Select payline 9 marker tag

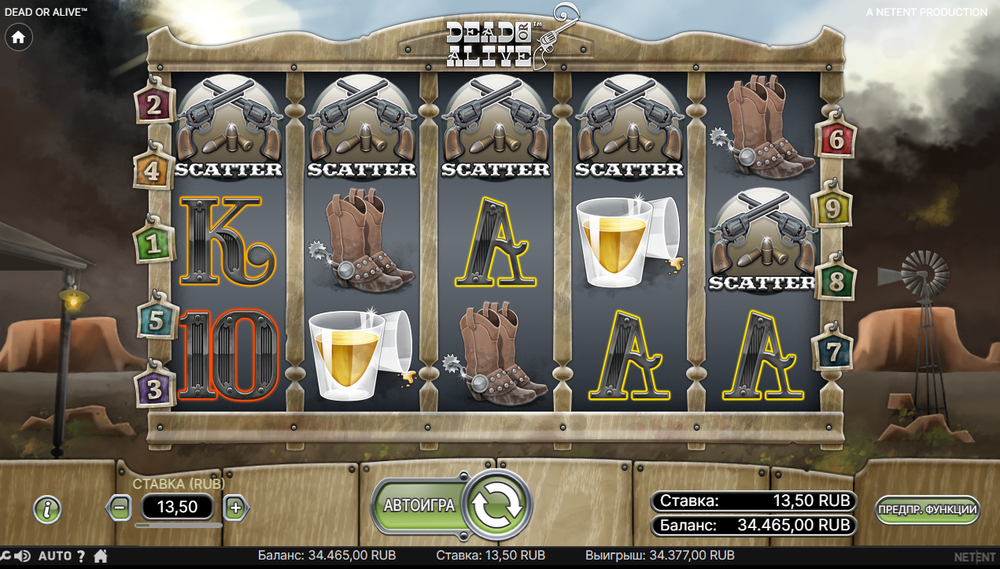point(832,209)
